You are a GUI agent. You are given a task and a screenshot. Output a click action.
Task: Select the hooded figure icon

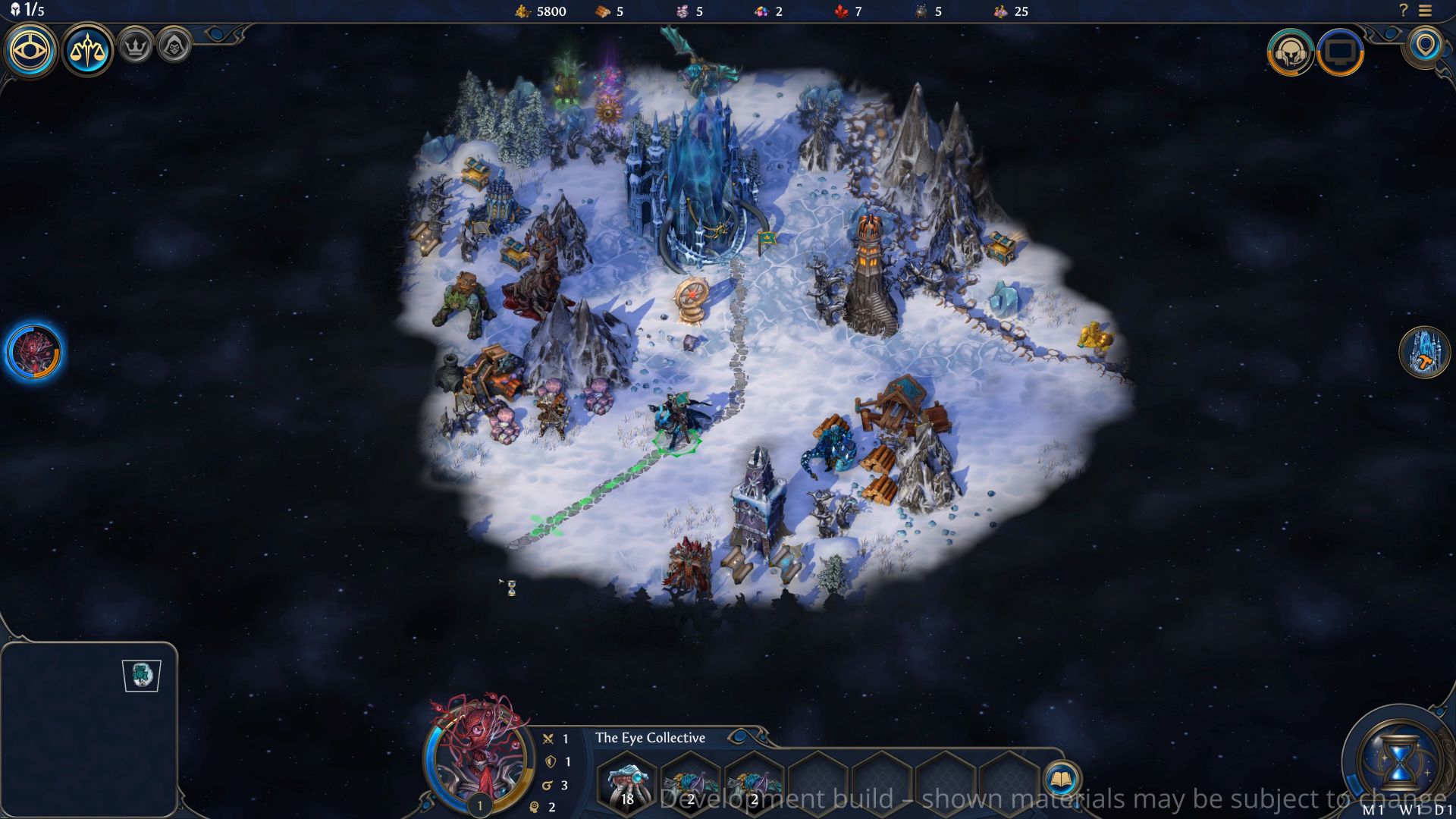click(x=174, y=47)
